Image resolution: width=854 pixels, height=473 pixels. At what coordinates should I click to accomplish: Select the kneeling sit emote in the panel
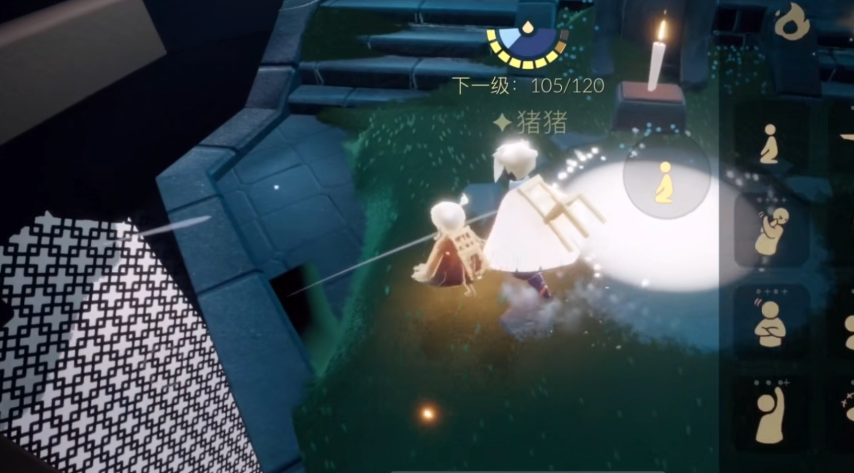770,145
